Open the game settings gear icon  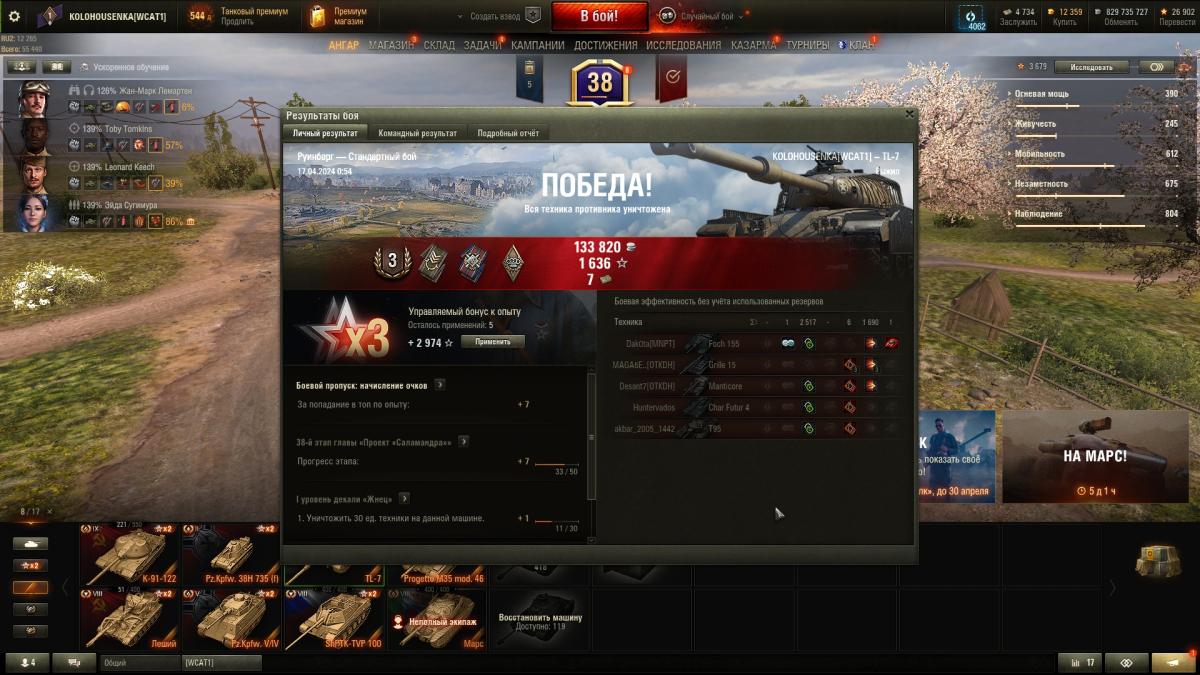[14, 16]
